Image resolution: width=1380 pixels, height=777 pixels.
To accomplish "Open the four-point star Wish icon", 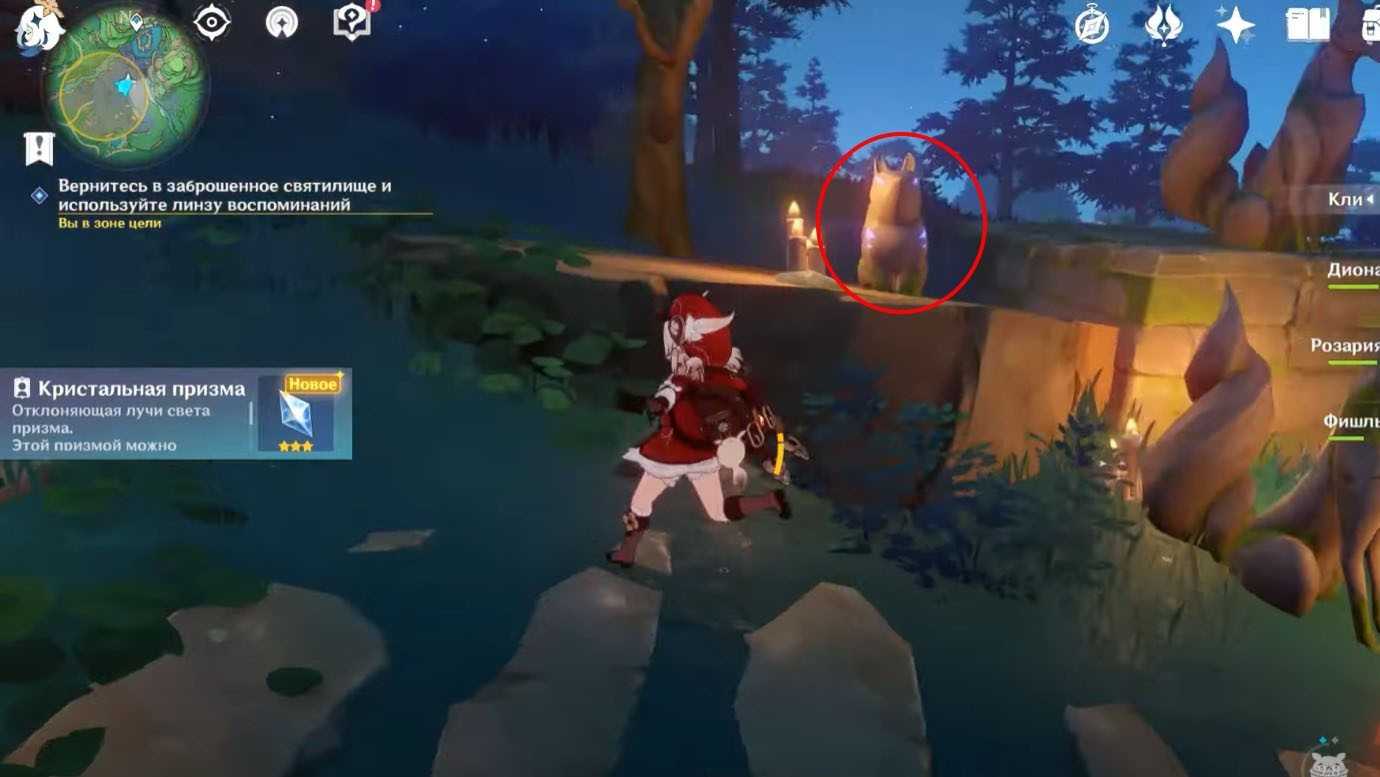I will pos(1235,26).
